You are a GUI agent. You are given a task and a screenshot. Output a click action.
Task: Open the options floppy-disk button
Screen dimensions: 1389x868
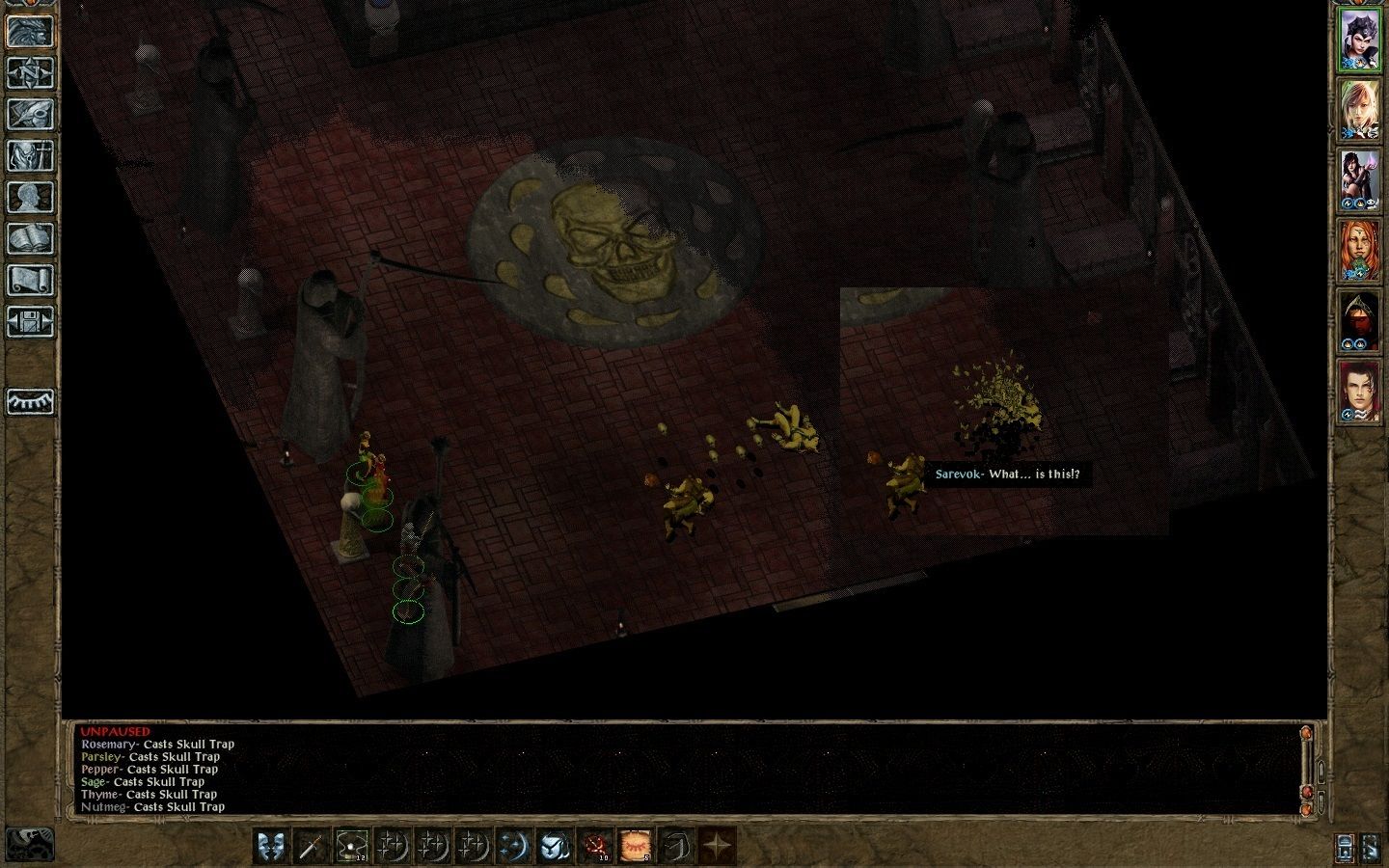pyautogui.click(x=30, y=321)
